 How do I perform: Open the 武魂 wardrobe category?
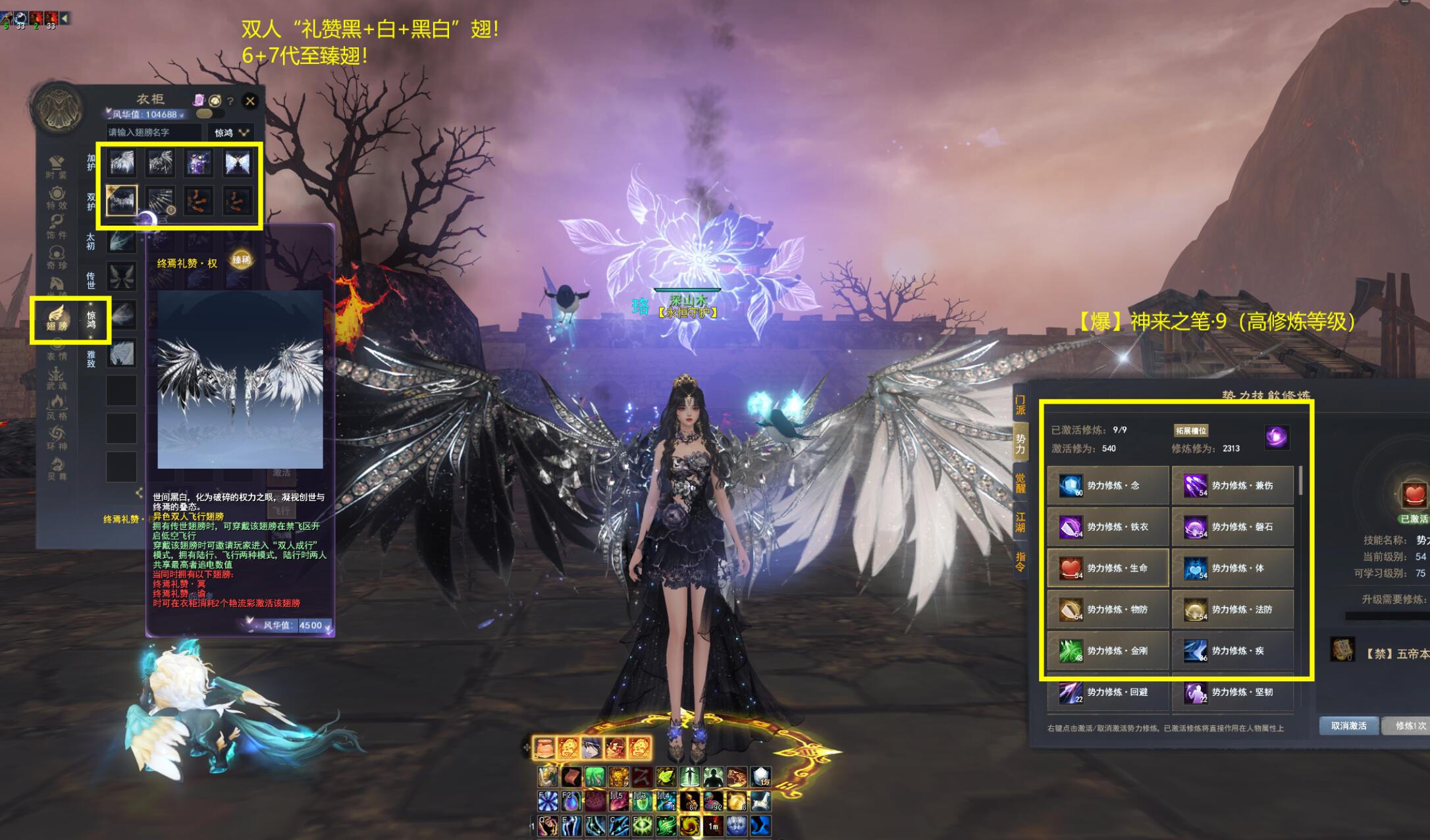(57, 377)
